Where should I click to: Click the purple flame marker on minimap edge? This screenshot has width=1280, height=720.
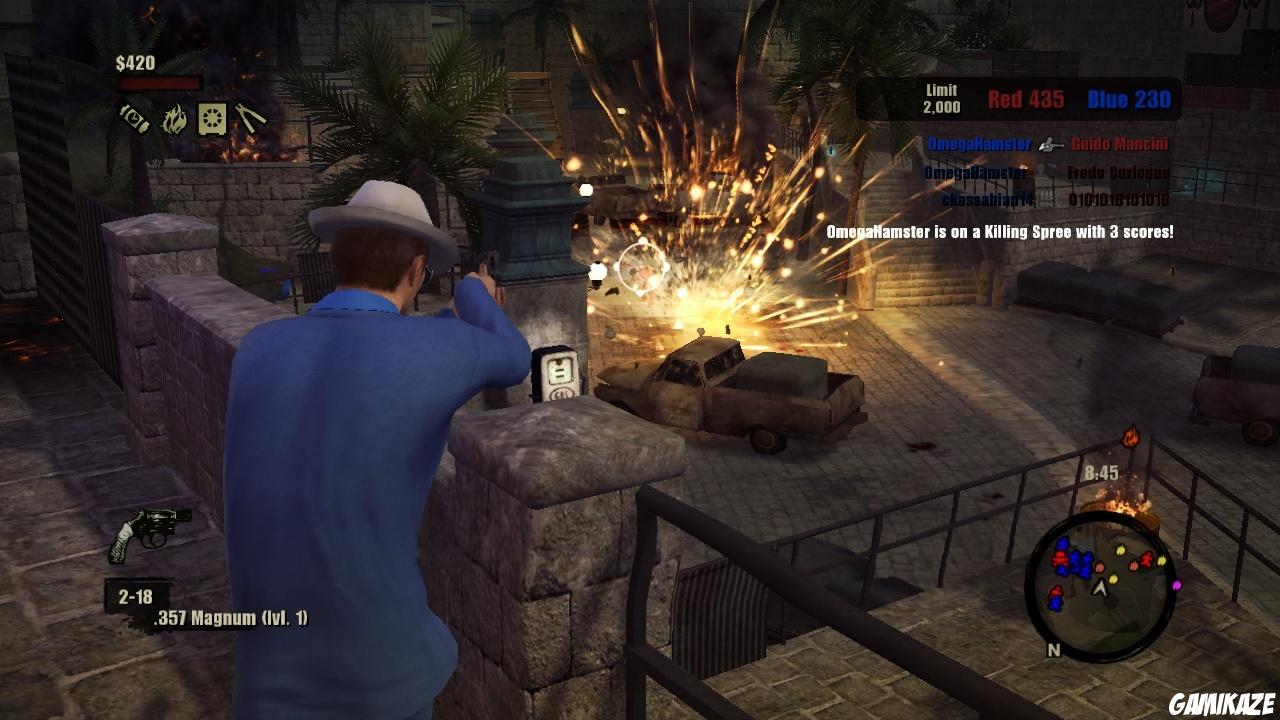[1176, 585]
